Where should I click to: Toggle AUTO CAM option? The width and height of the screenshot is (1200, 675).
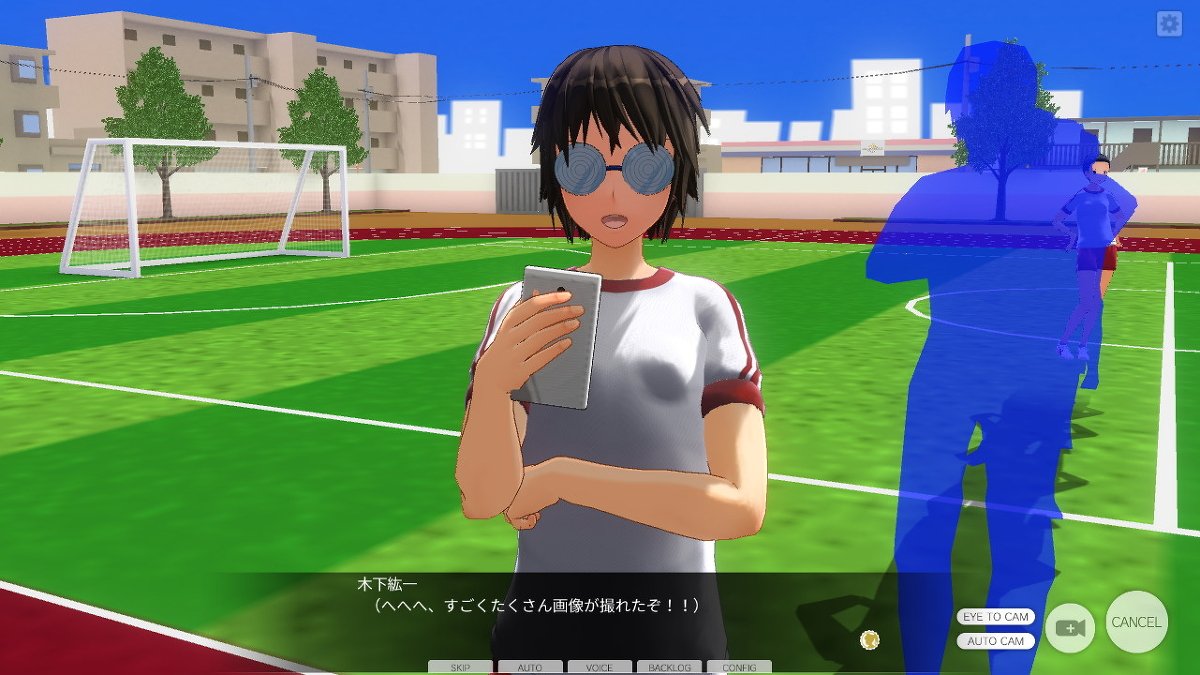coord(996,641)
